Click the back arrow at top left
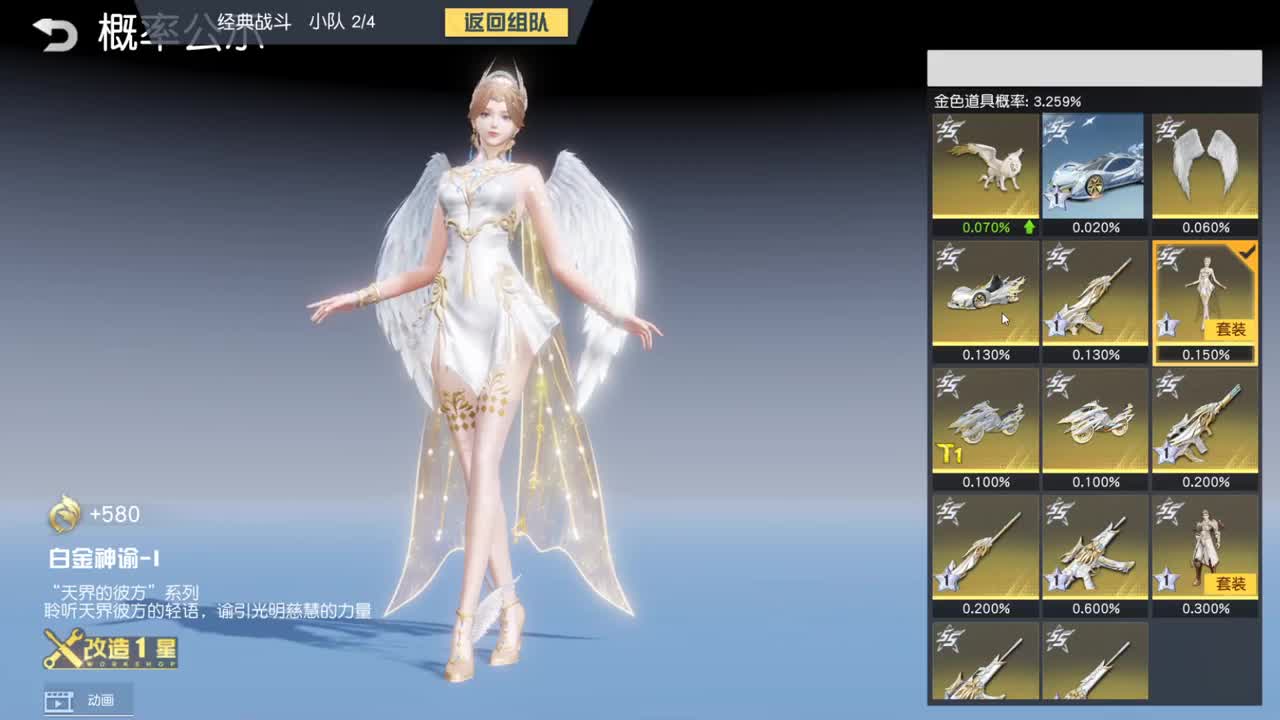This screenshot has height=720, width=1280. [56, 30]
